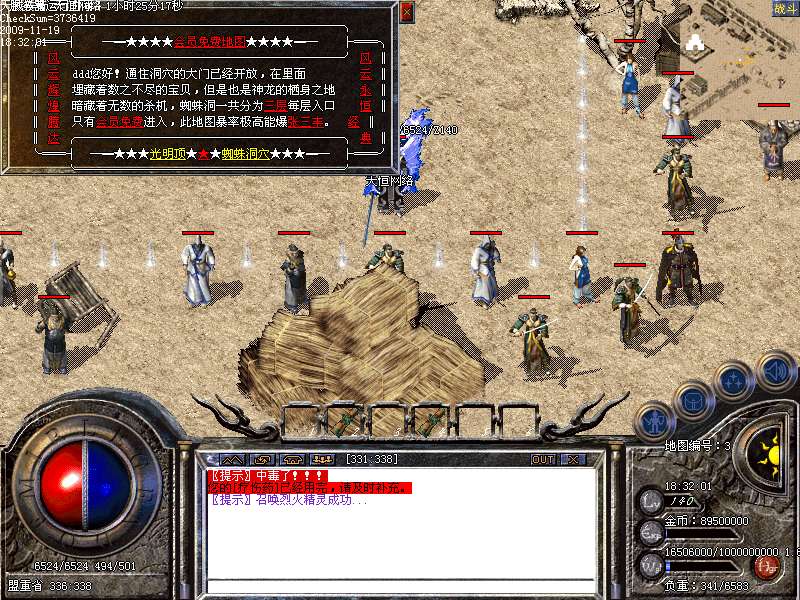Screen dimensions: 800x600
Task: Click the X button on chat bar
Action: pyautogui.click(x=573, y=459)
